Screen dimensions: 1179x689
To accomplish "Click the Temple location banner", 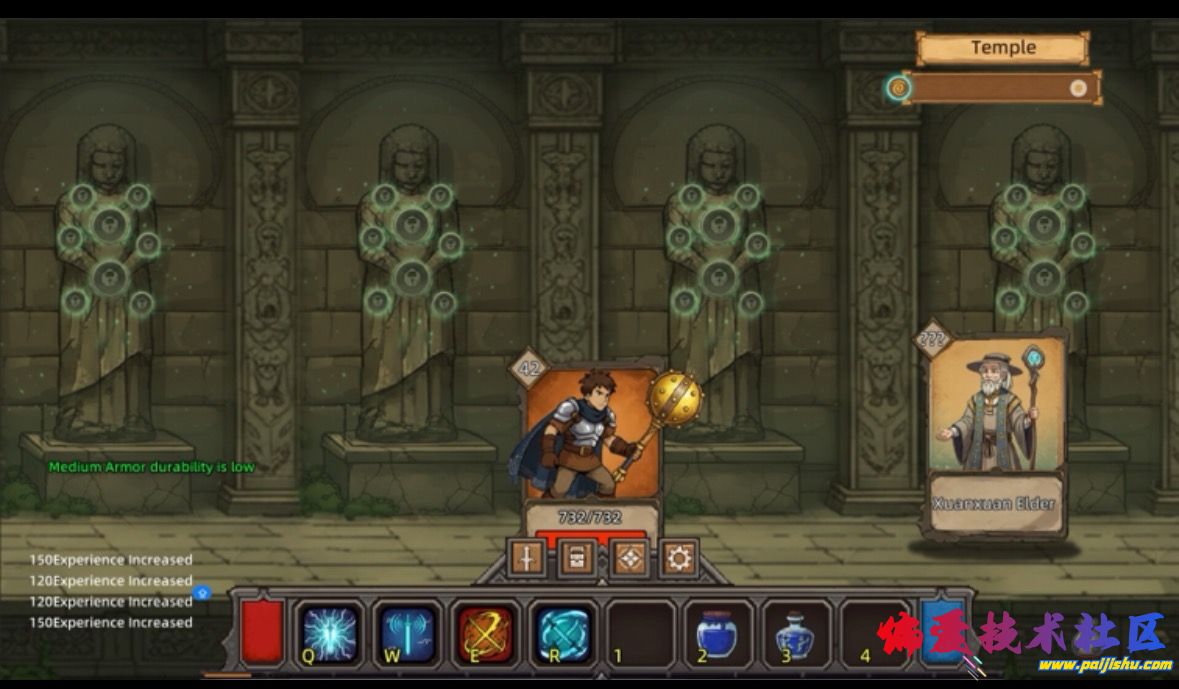I will click(1002, 48).
